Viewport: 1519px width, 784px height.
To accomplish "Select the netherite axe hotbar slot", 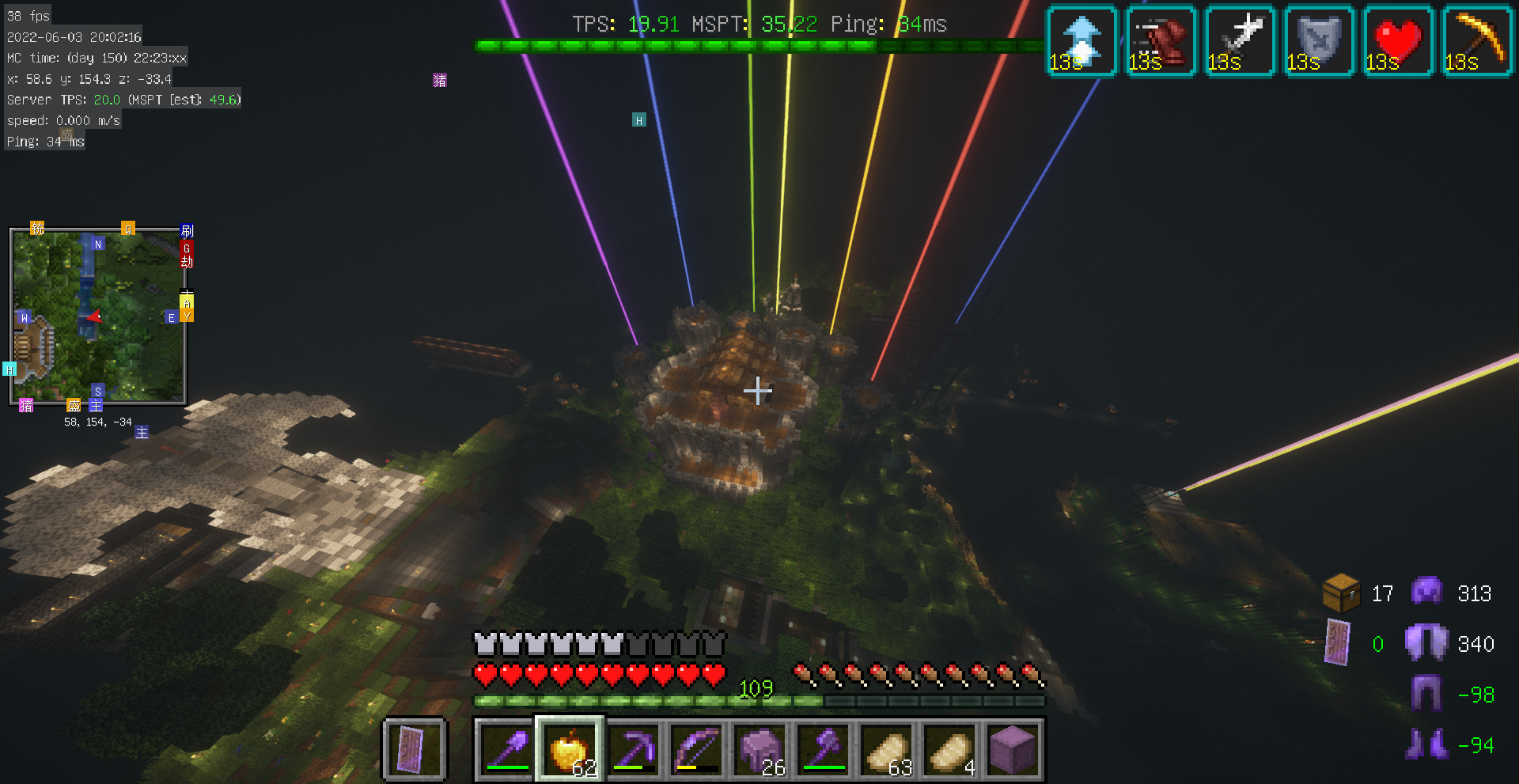I will pyautogui.click(x=824, y=748).
